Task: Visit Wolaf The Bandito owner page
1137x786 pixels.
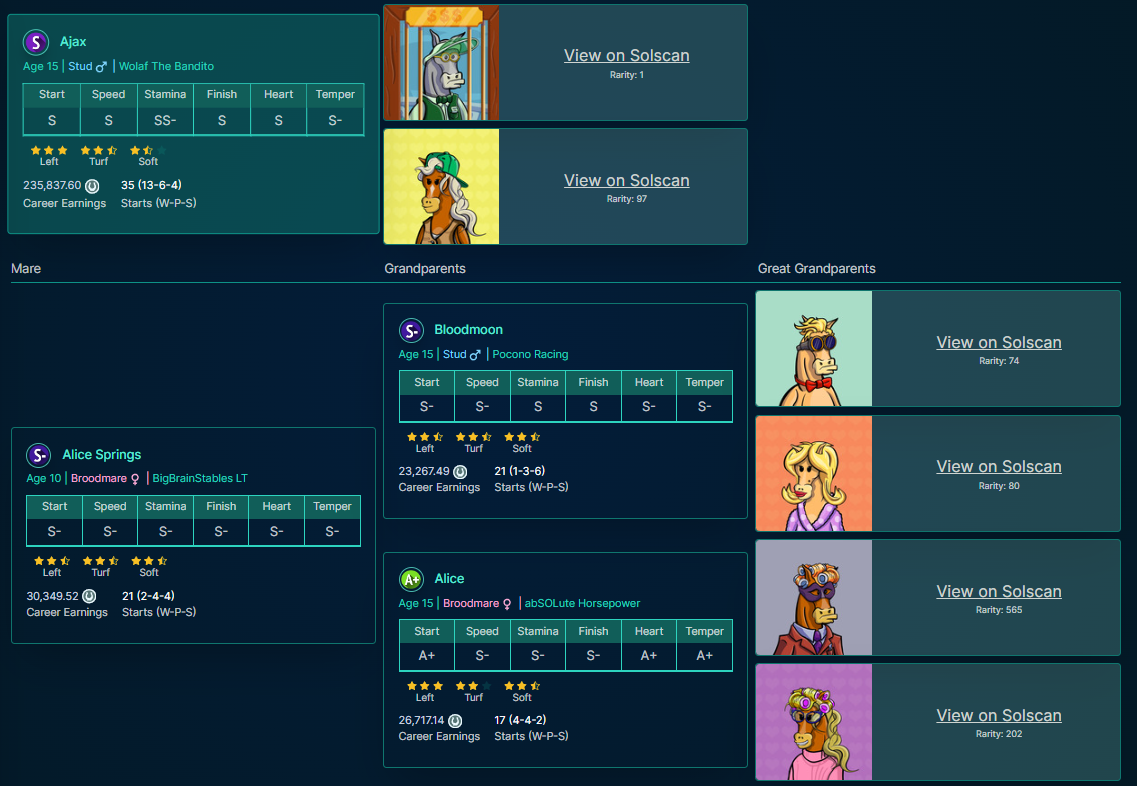Action: pyautogui.click(x=166, y=66)
